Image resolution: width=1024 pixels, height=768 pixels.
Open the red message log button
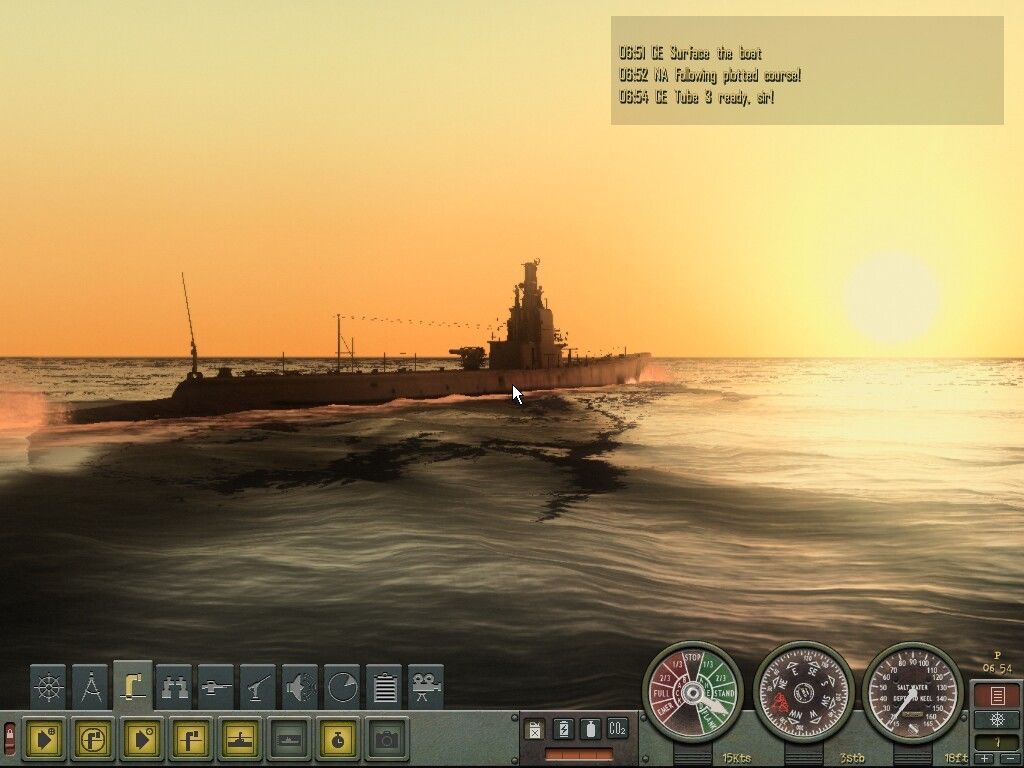pos(996,695)
